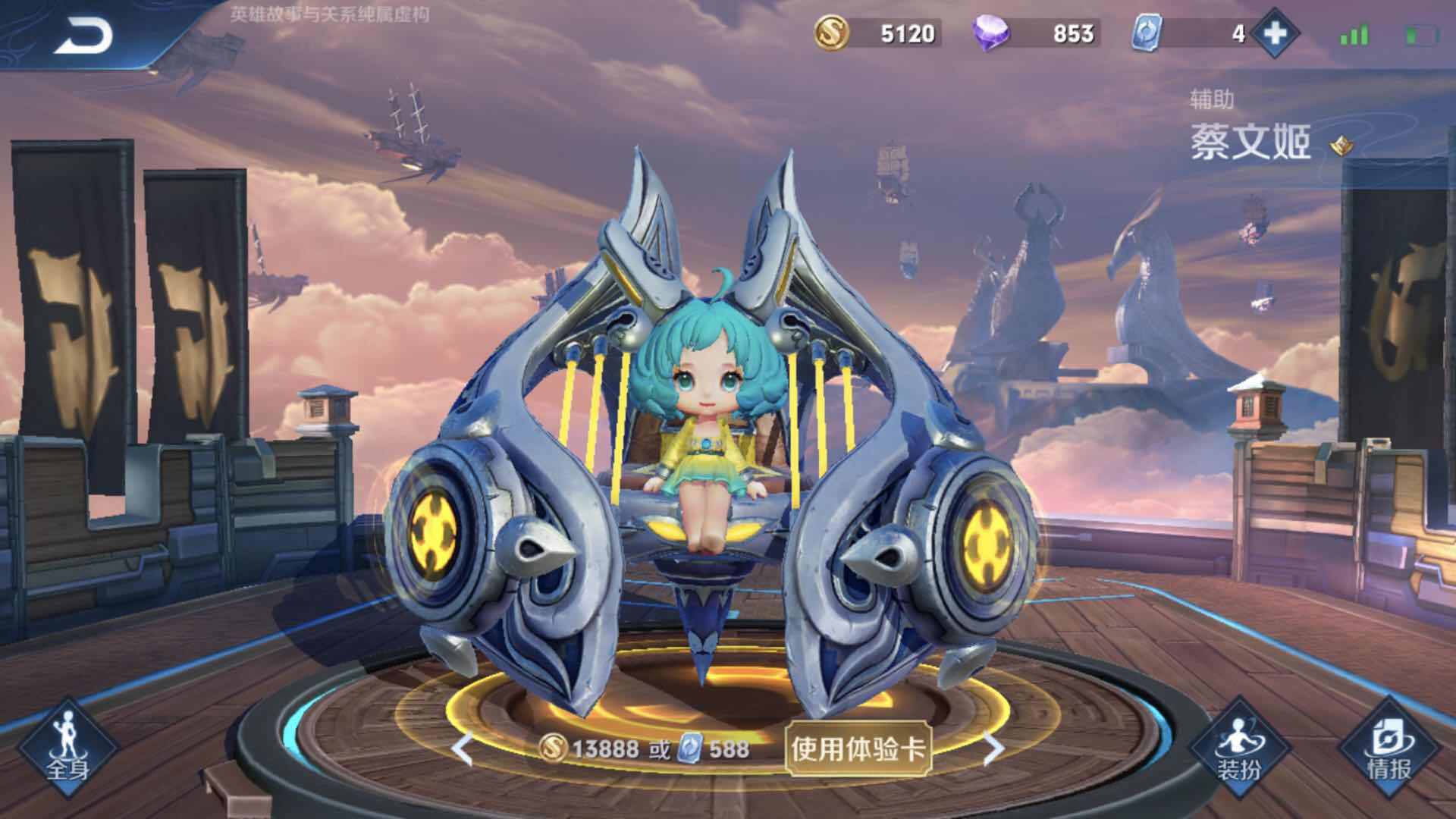Use the trial card (使用体验卡)
Viewport: 1456px width, 819px height.
858,749
